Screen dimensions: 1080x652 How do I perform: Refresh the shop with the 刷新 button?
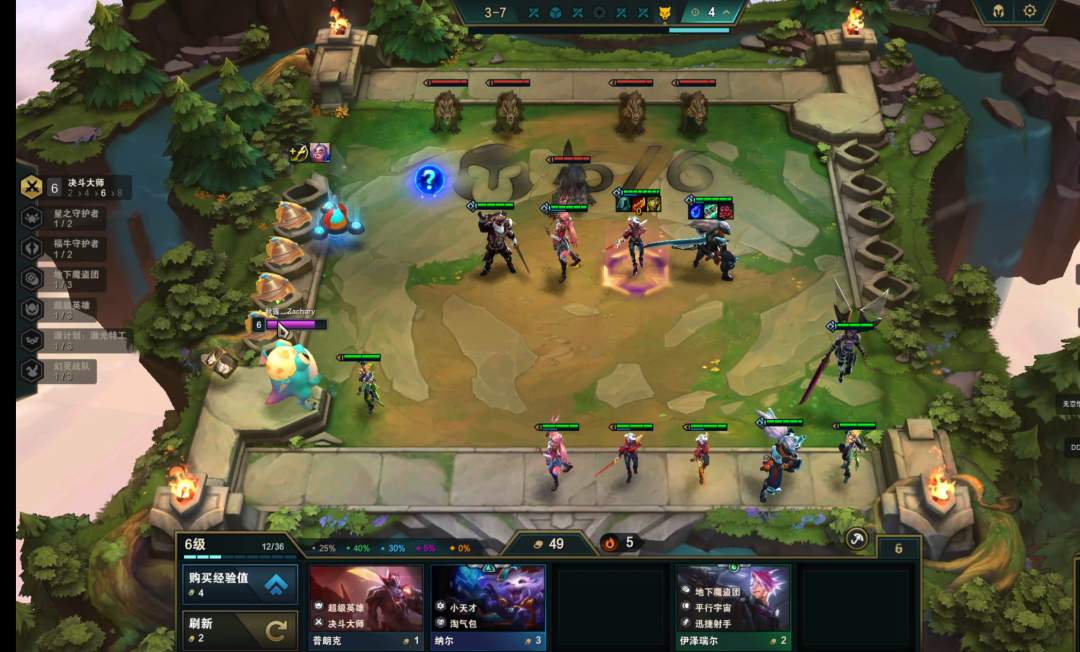tap(240, 630)
